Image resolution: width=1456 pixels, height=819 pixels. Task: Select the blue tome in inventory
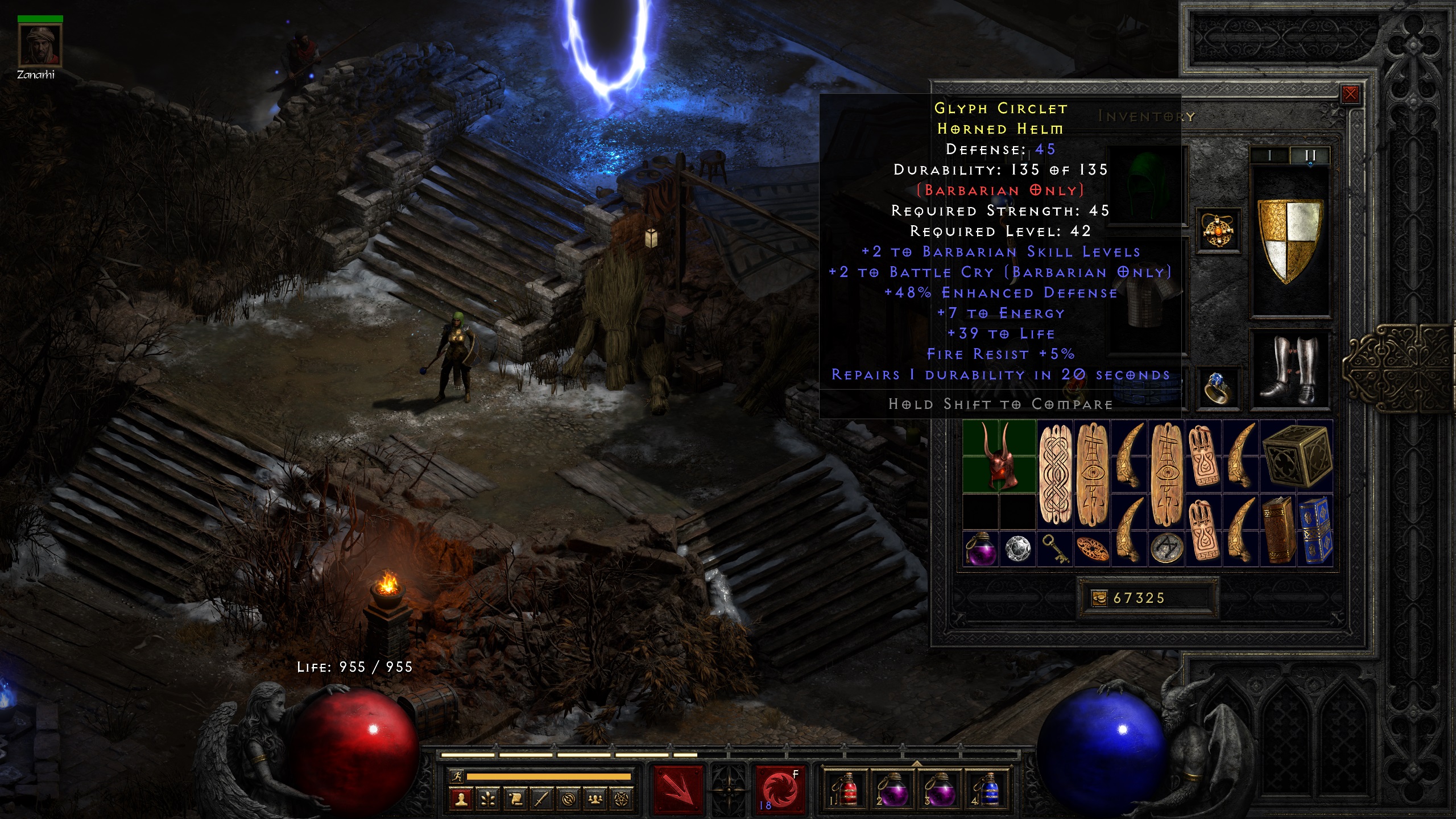click(1315, 530)
